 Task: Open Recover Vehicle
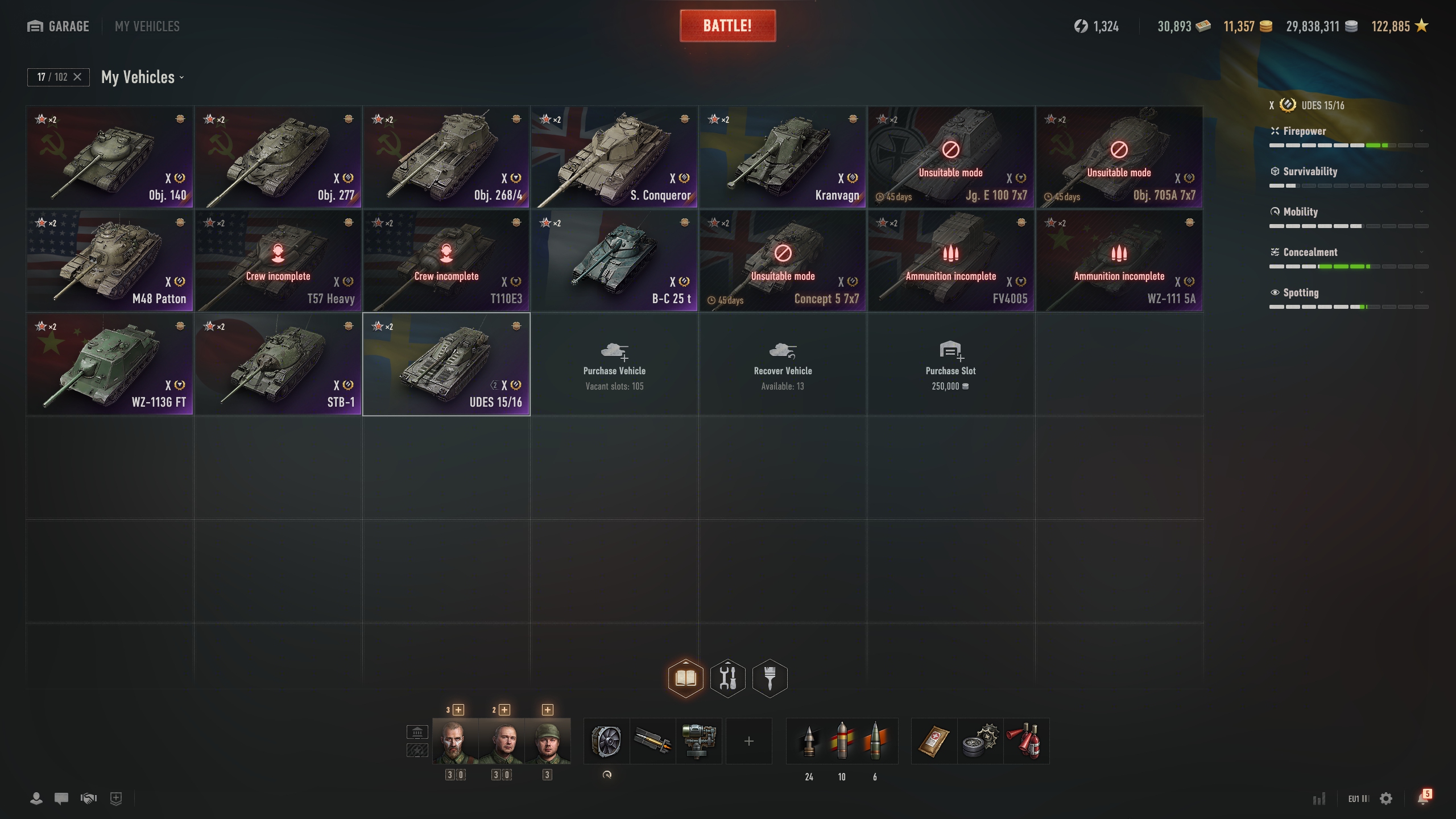[783, 364]
